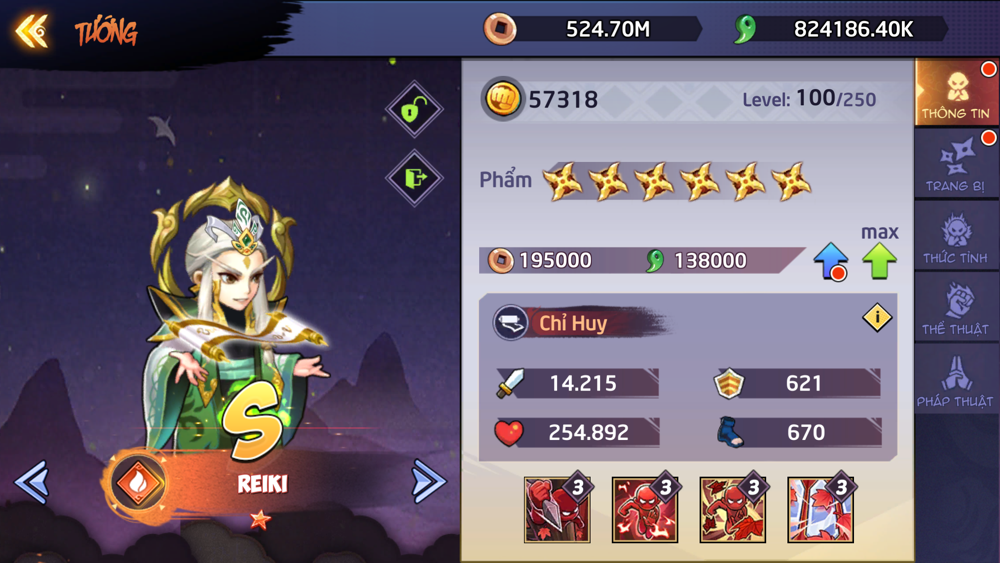1000x563 pixels.
Task: Click the green exit-door icon
Action: [414, 178]
